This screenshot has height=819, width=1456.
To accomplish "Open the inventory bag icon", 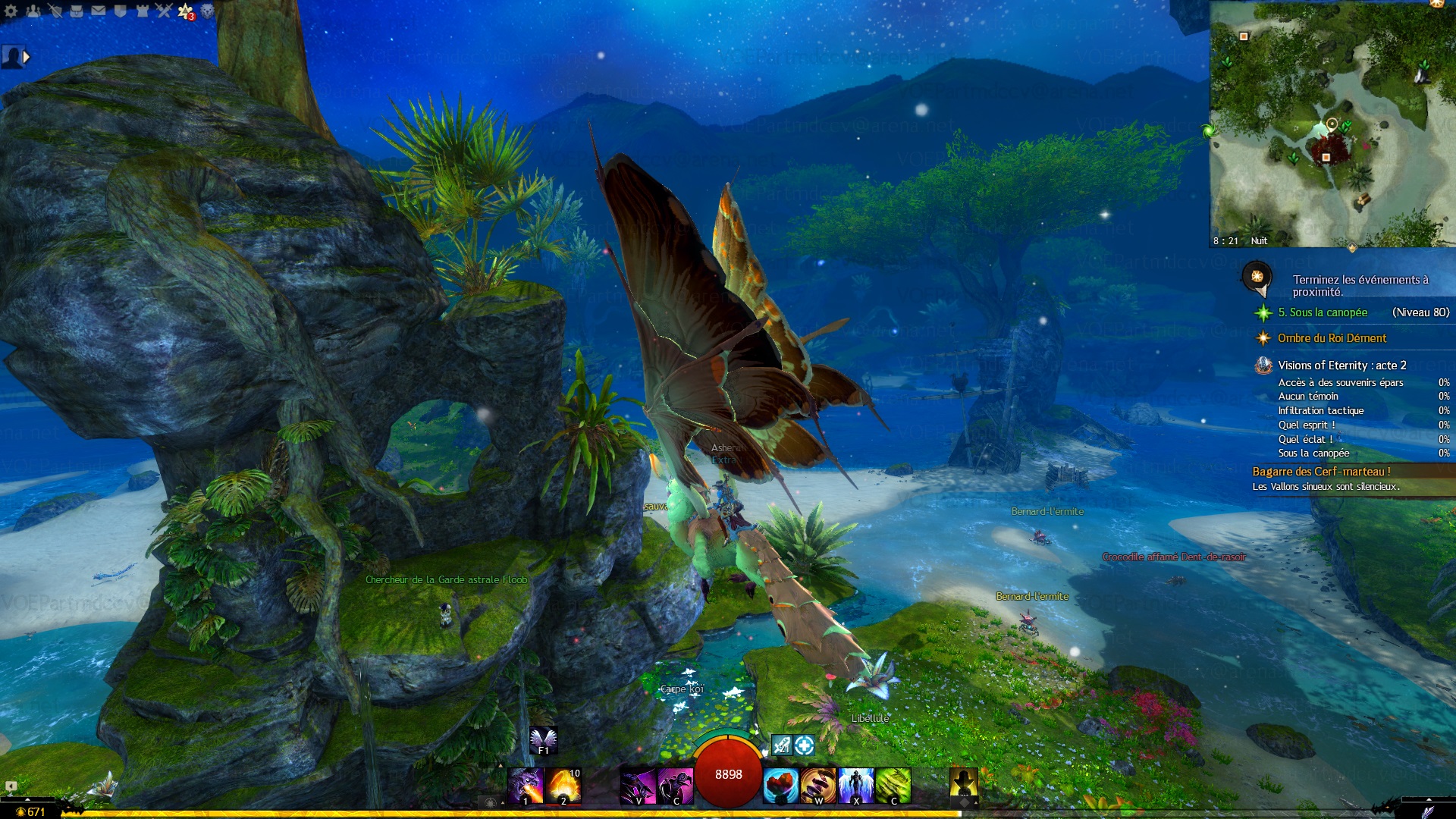I will [x=77, y=11].
